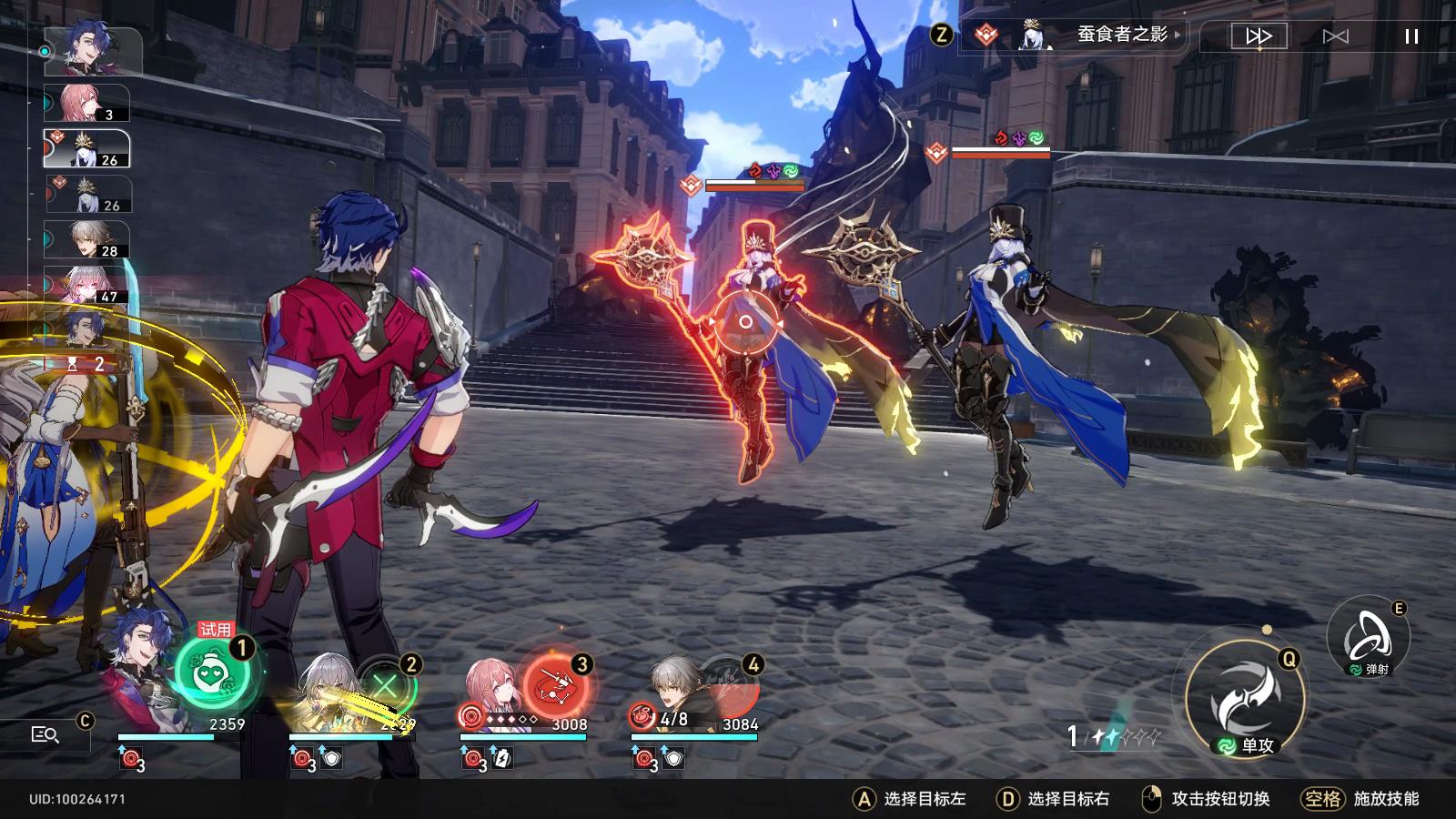The height and width of the screenshot is (819, 1456).
Task: Activate the second character's ultimate with crossed swords
Action: click(x=386, y=684)
